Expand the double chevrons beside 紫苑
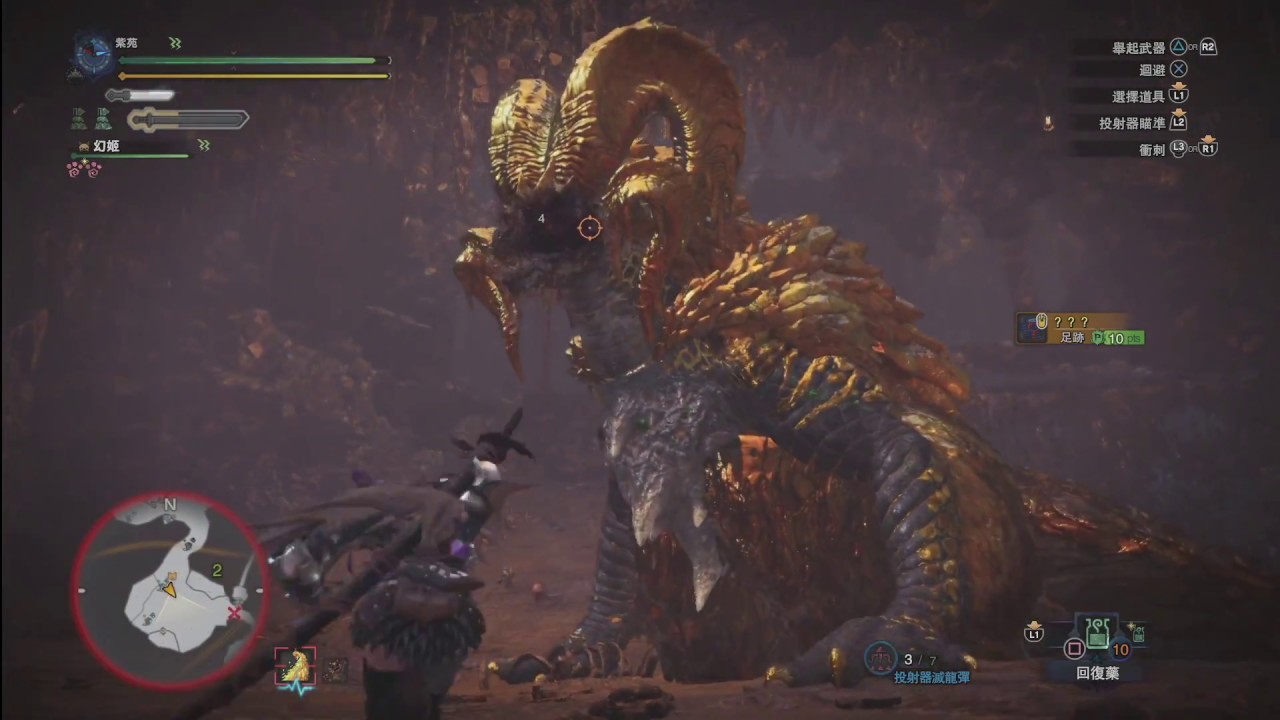 click(x=175, y=43)
